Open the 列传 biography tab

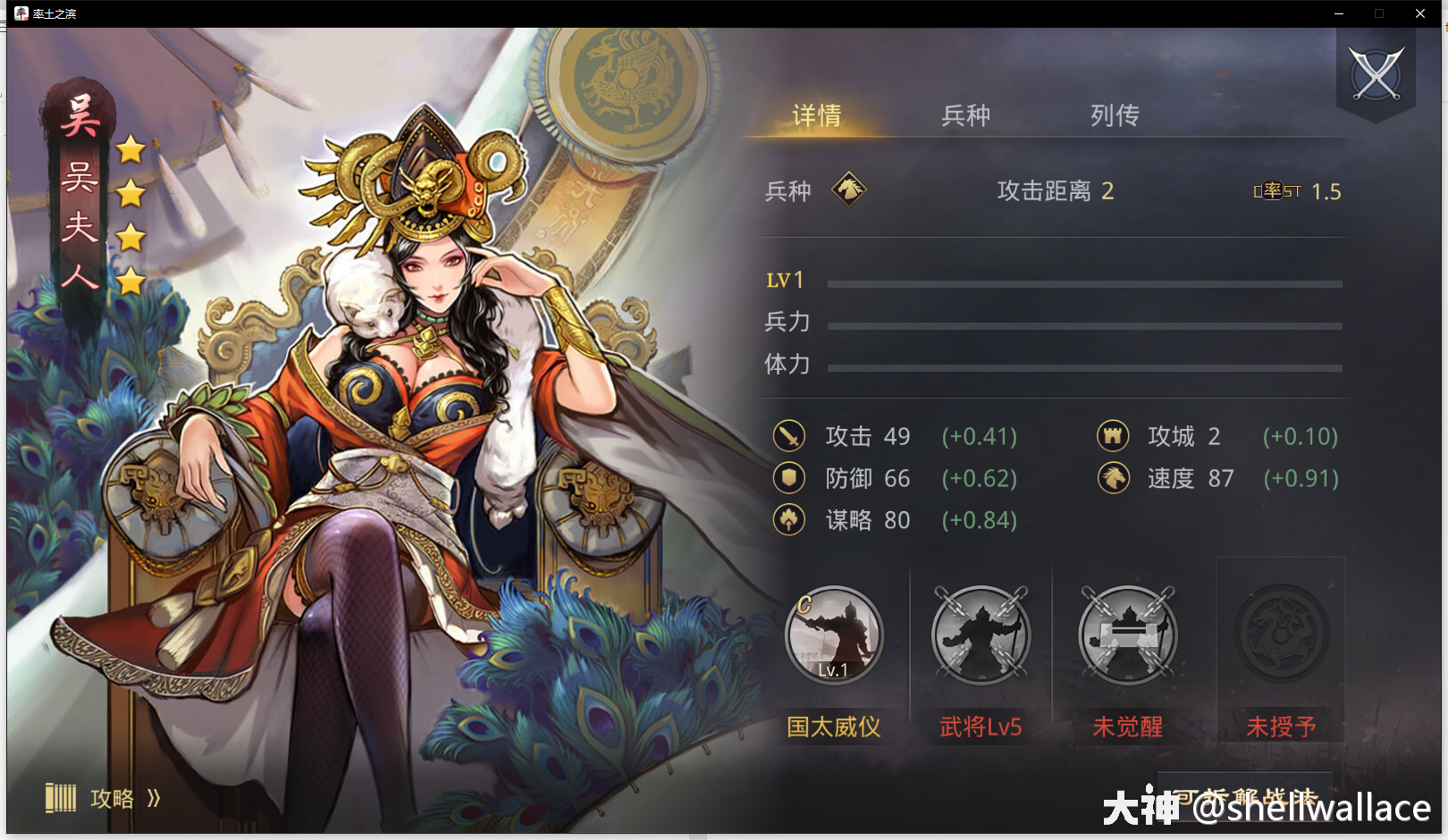1113,115
